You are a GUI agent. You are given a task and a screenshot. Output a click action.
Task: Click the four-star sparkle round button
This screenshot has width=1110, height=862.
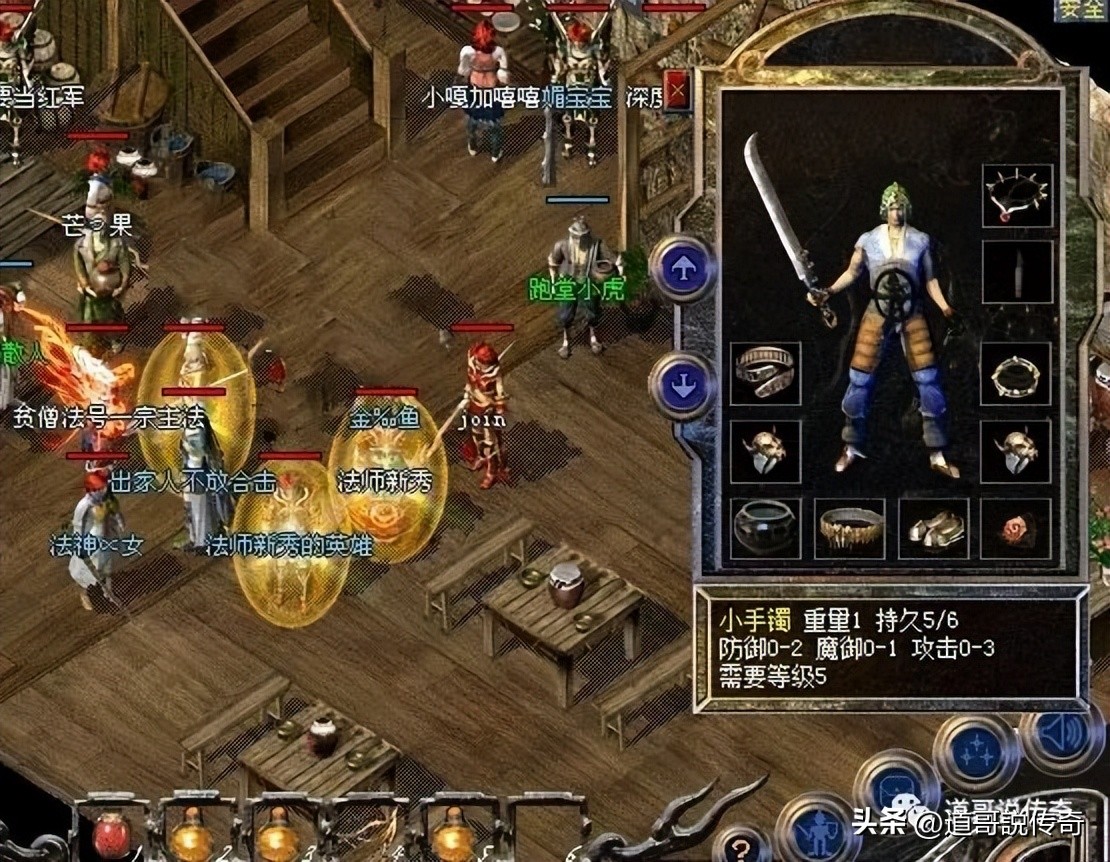coord(976,752)
